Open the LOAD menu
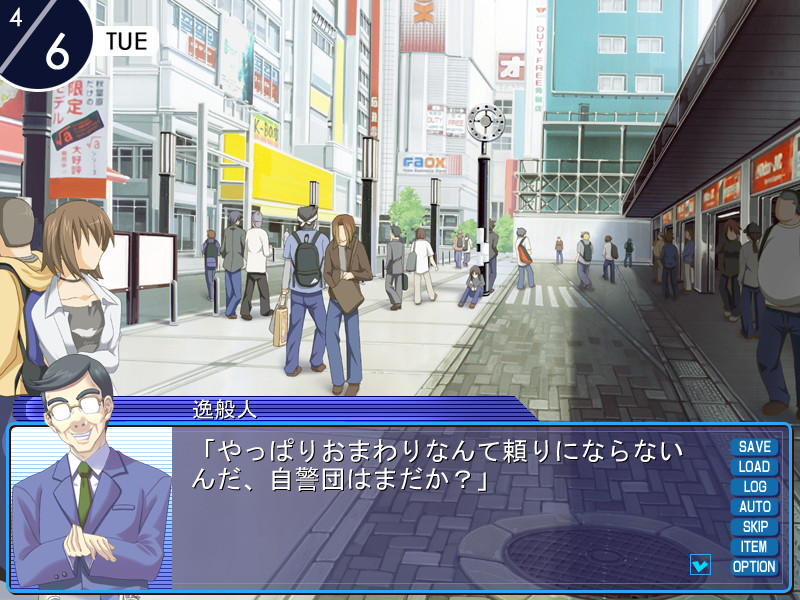 tap(754, 467)
